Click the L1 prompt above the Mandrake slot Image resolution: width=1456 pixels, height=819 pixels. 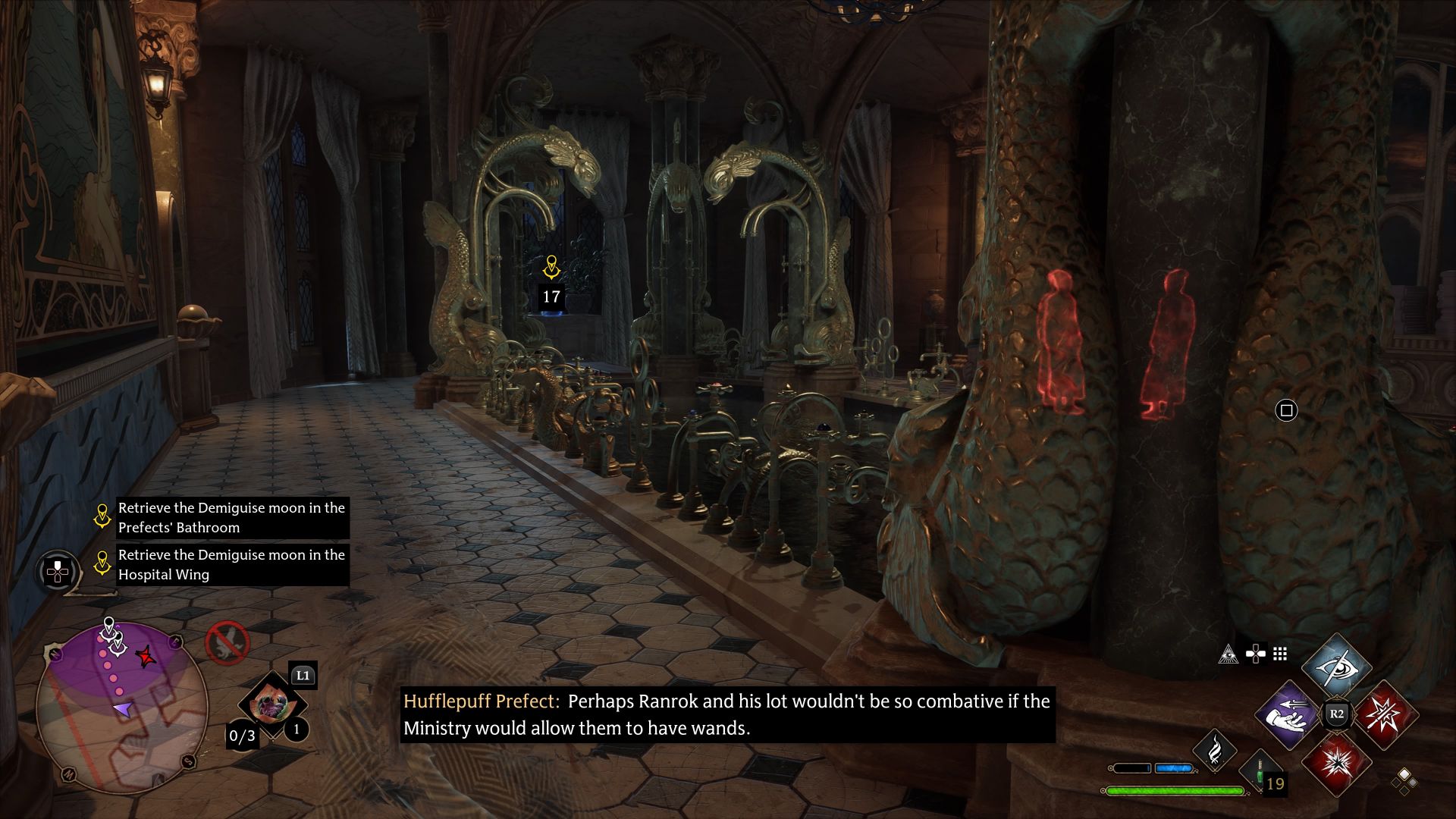[303, 675]
